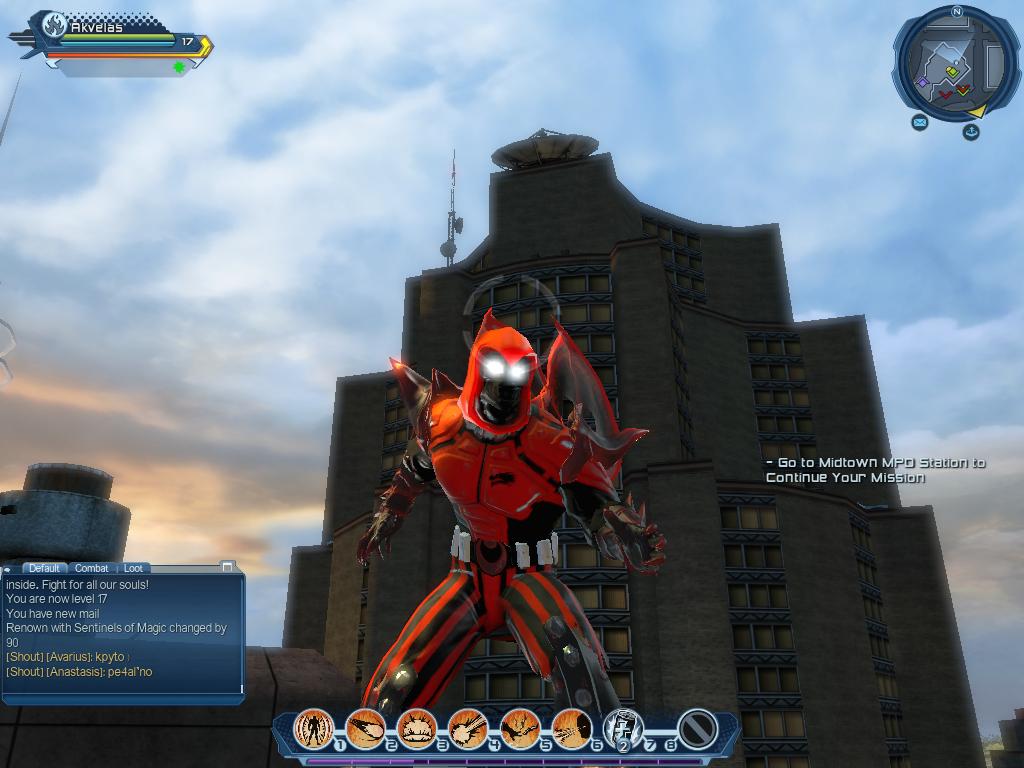
Task: Open the circular minimap
Action: [955, 62]
